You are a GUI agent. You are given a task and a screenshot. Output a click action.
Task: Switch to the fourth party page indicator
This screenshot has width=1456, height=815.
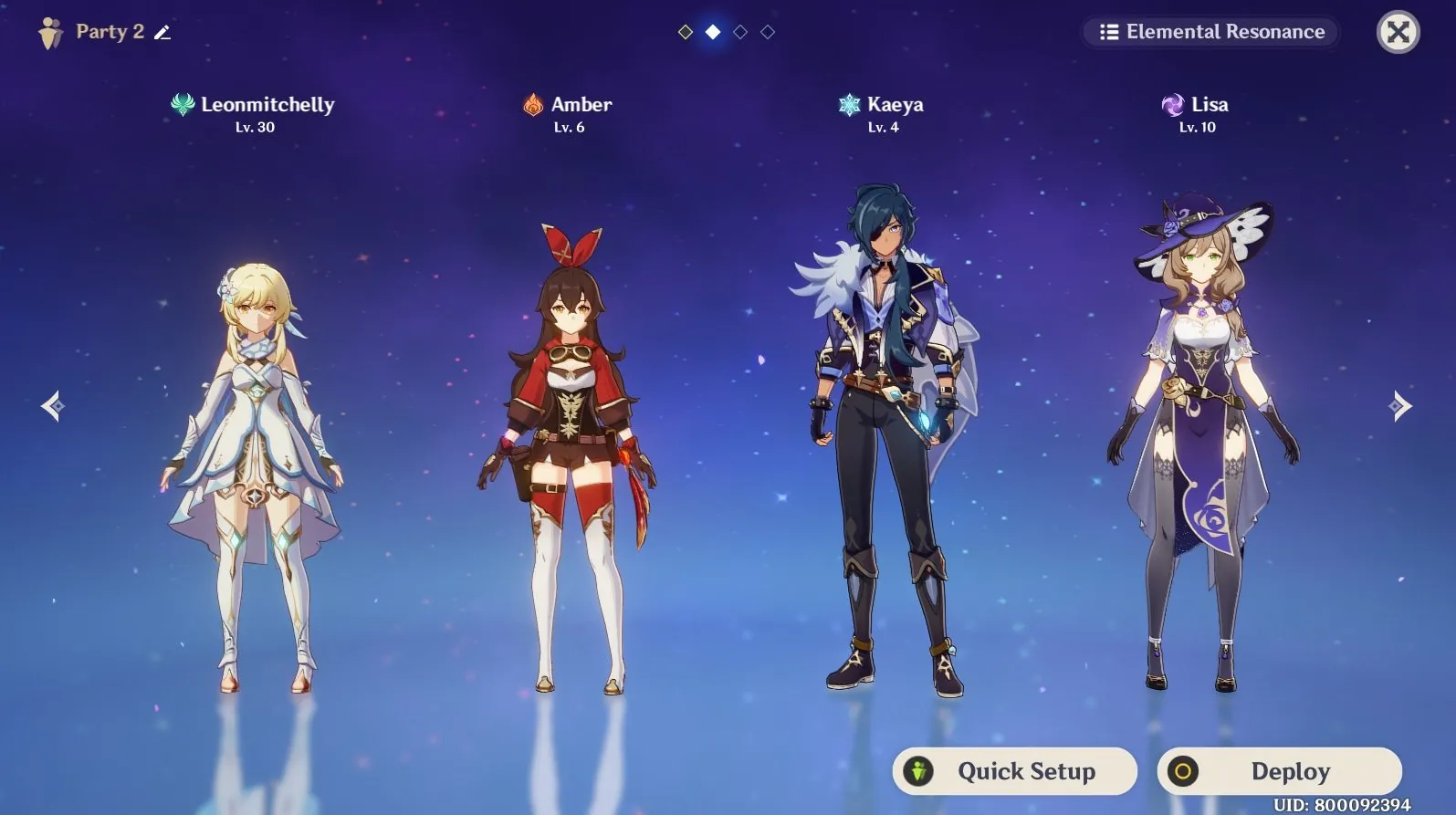pos(768,32)
